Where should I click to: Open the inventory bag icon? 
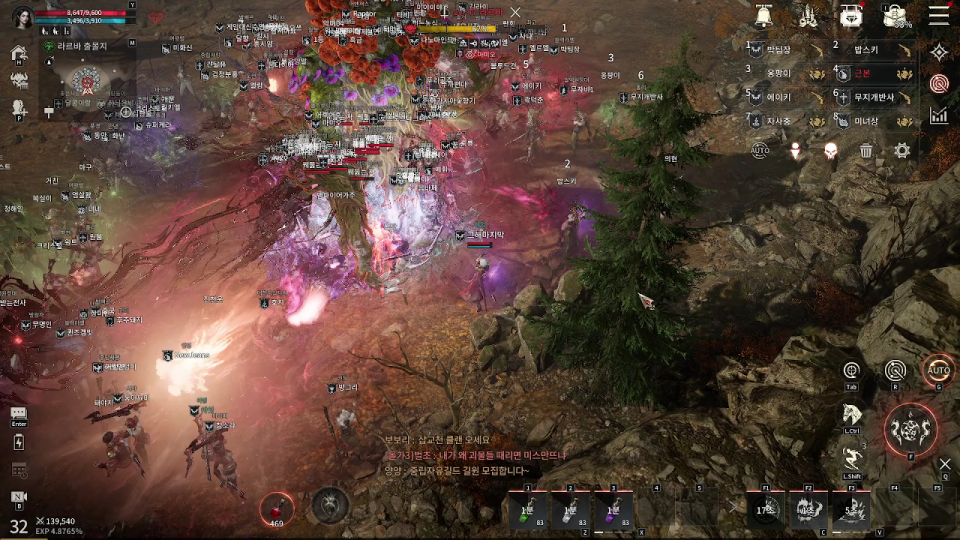click(895, 16)
